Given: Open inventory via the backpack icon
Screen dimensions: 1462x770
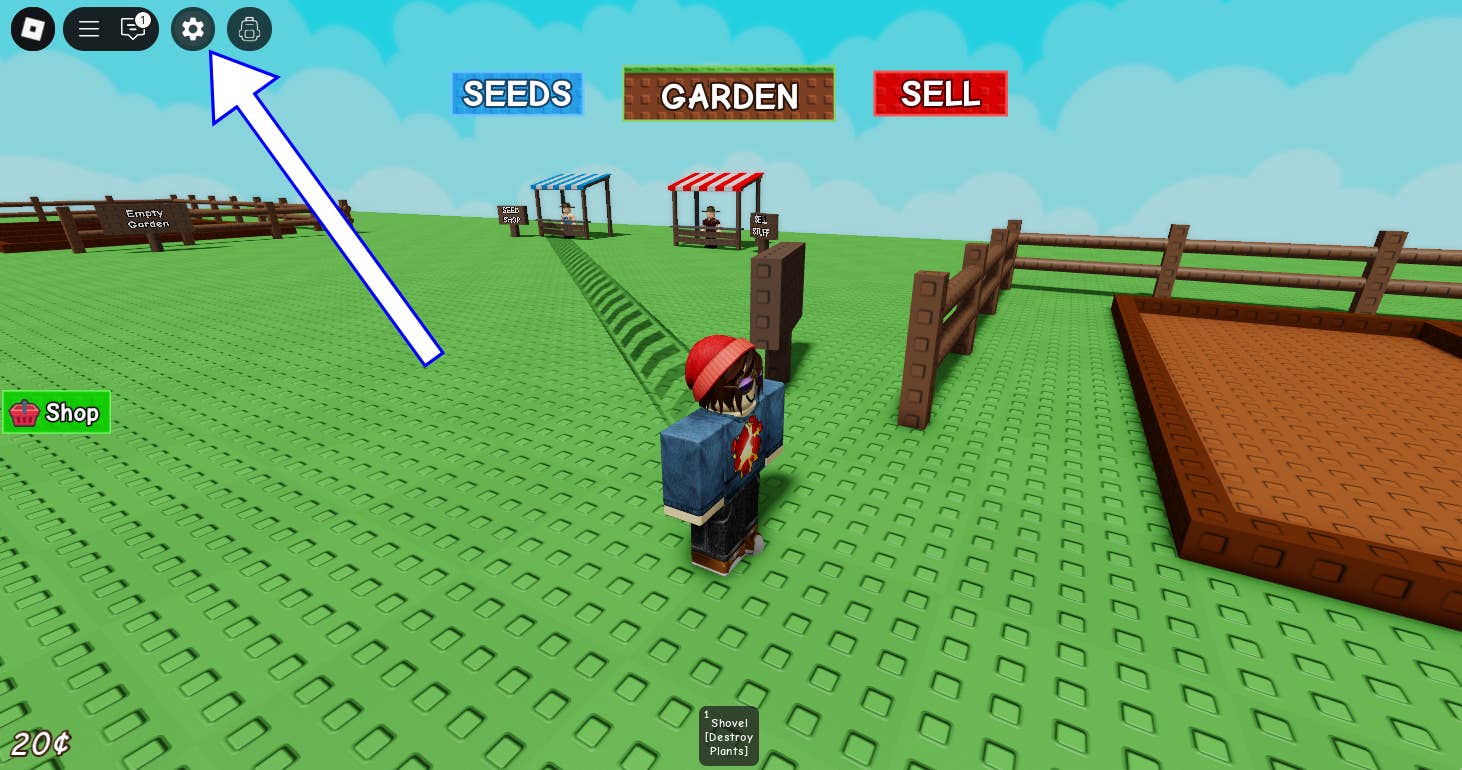Looking at the screenshot, I should 249,29.
